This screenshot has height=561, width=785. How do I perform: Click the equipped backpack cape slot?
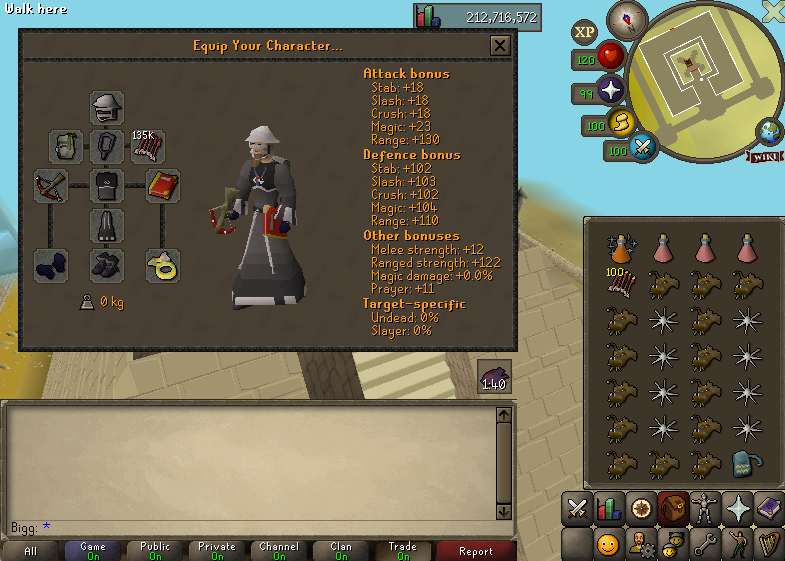[66, 146]
